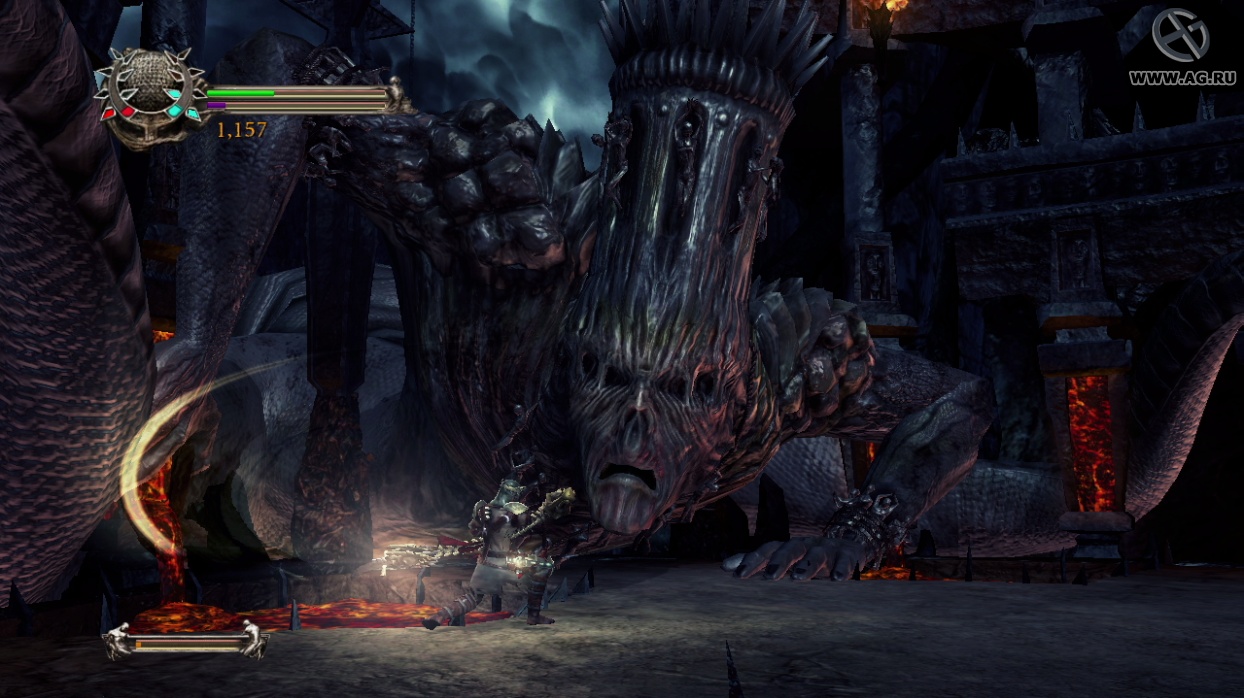Click the round spiked emblem beside the health bar
The image size is (1244, 698).
[x=149, y=94]
